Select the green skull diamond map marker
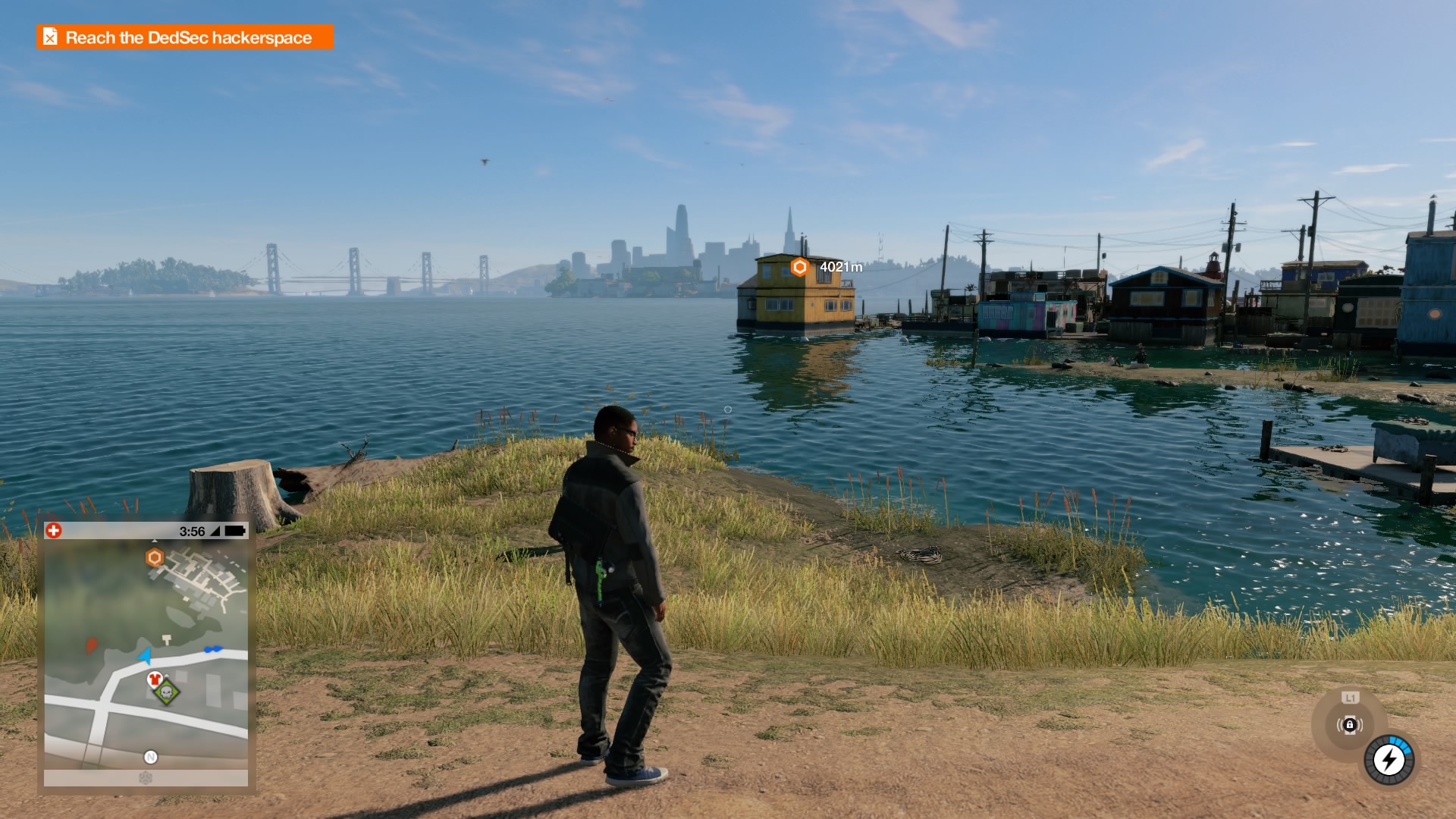 coord(167,692)
